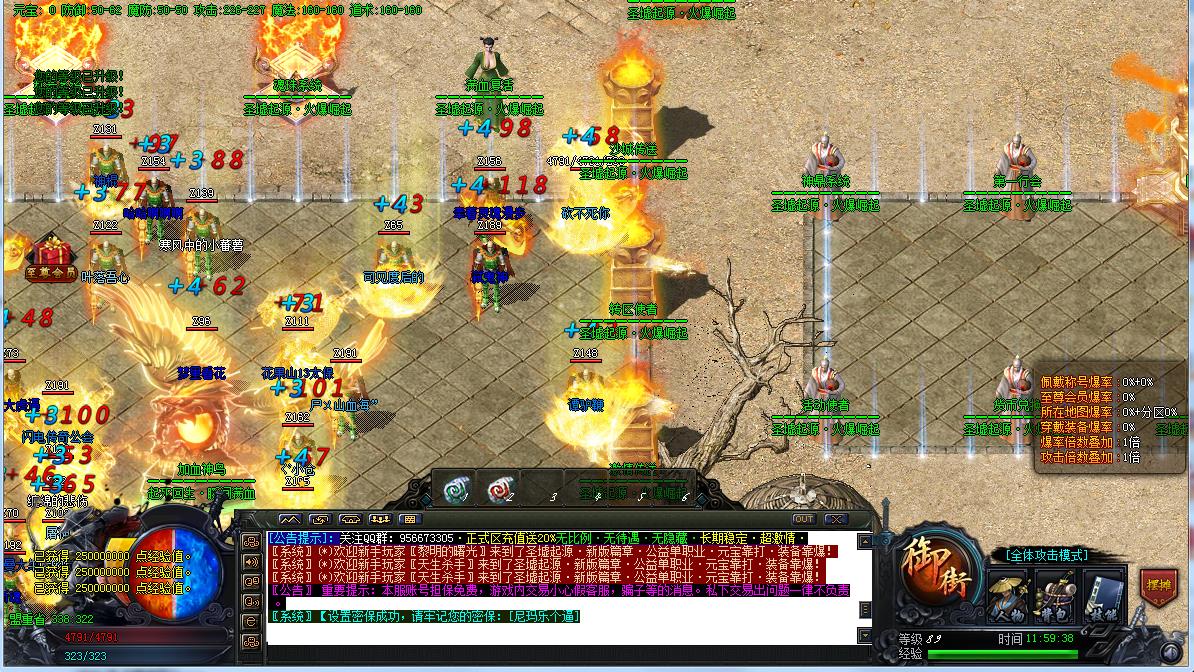Close the chat panel with the X button
1194x672 pixels.
coord(836,520)
